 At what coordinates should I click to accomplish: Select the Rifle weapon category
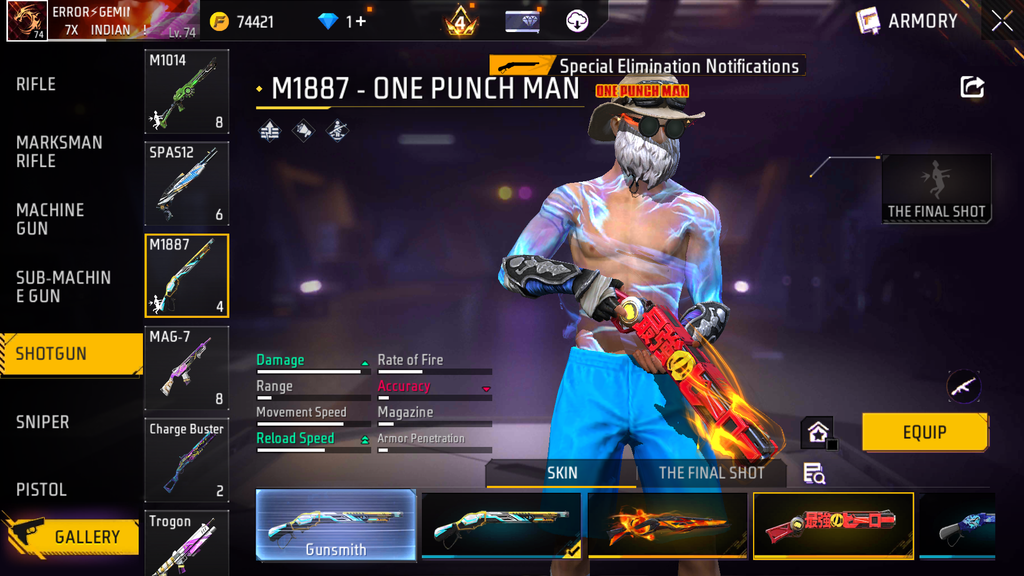point(36,85)
